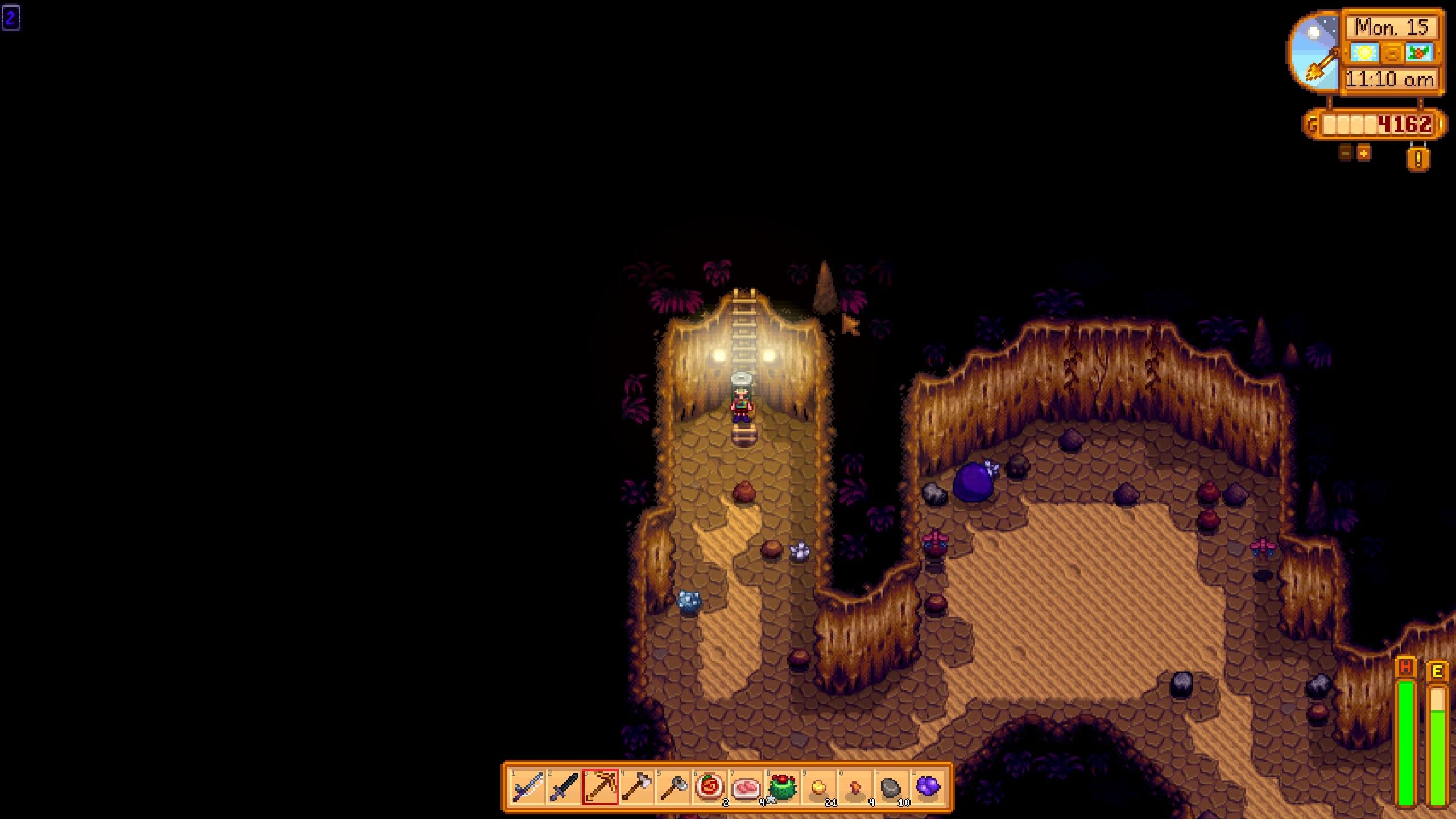Image resolution: width=1456 pixels, height=819 pixels.
Task: Choose the hoe in slot 5
Action: pos(673,788)
